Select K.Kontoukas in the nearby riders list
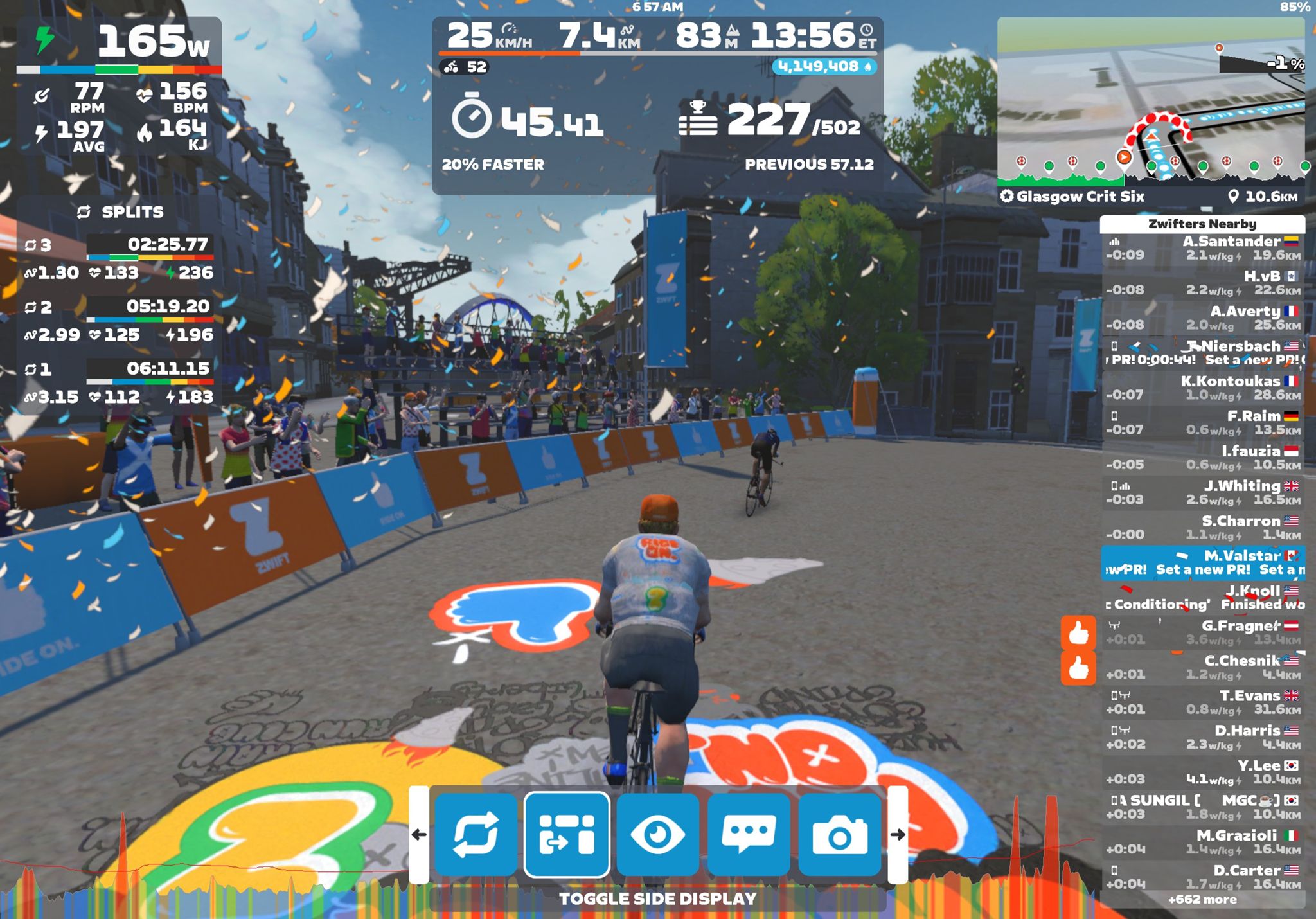 1202,388
